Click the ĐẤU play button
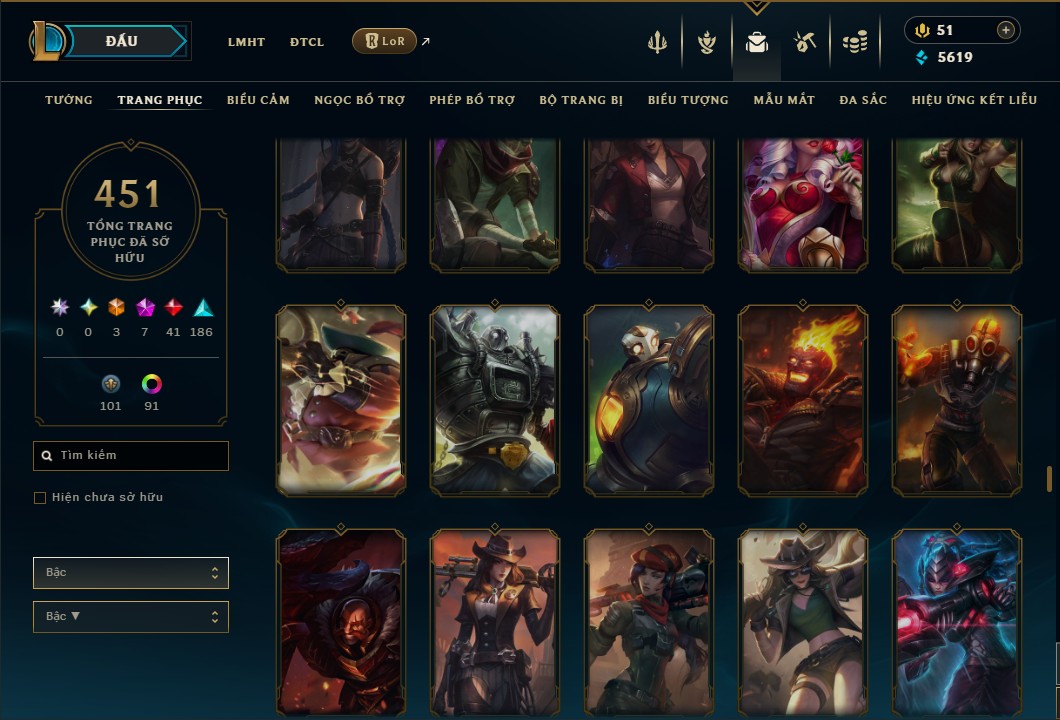 (122, 41)
